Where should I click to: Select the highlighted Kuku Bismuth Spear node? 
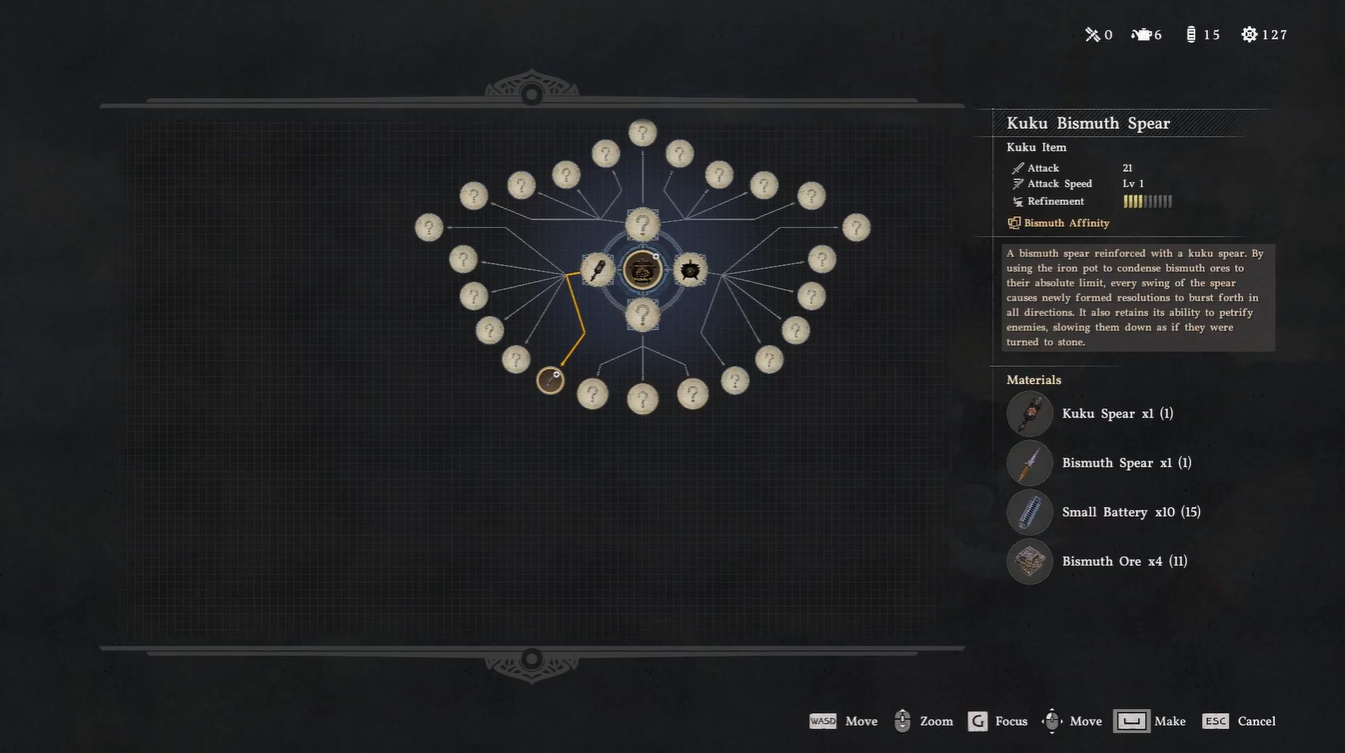[550, 380]
